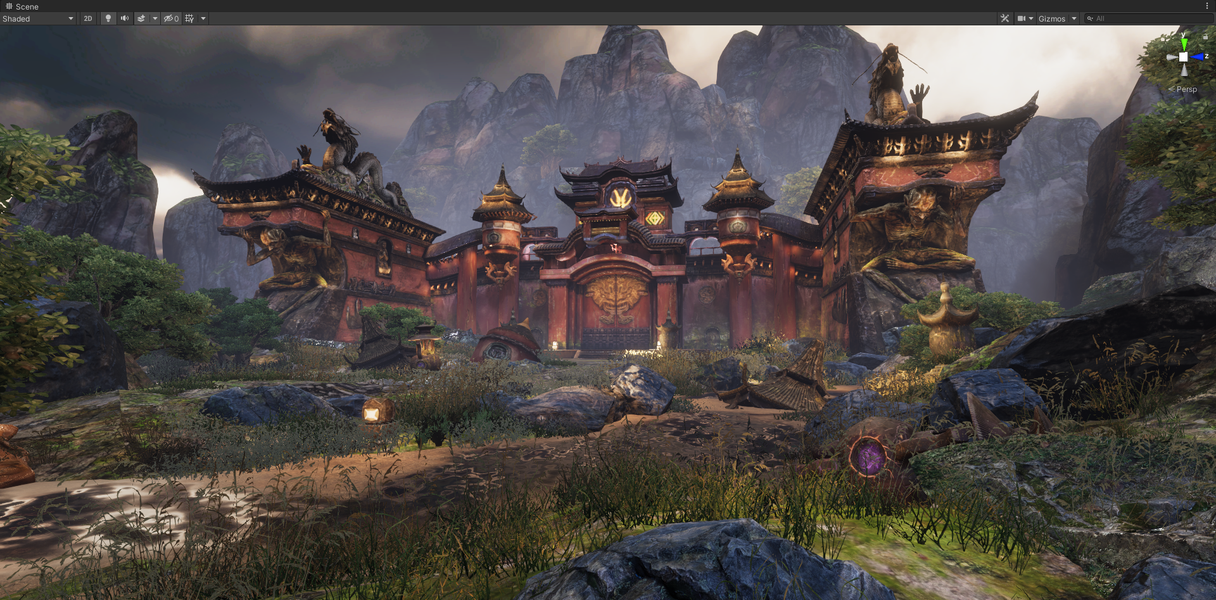Toggle the 2D view button
Image resolution: width=1216 pixels, height=600 pixels.
point(88,19)
